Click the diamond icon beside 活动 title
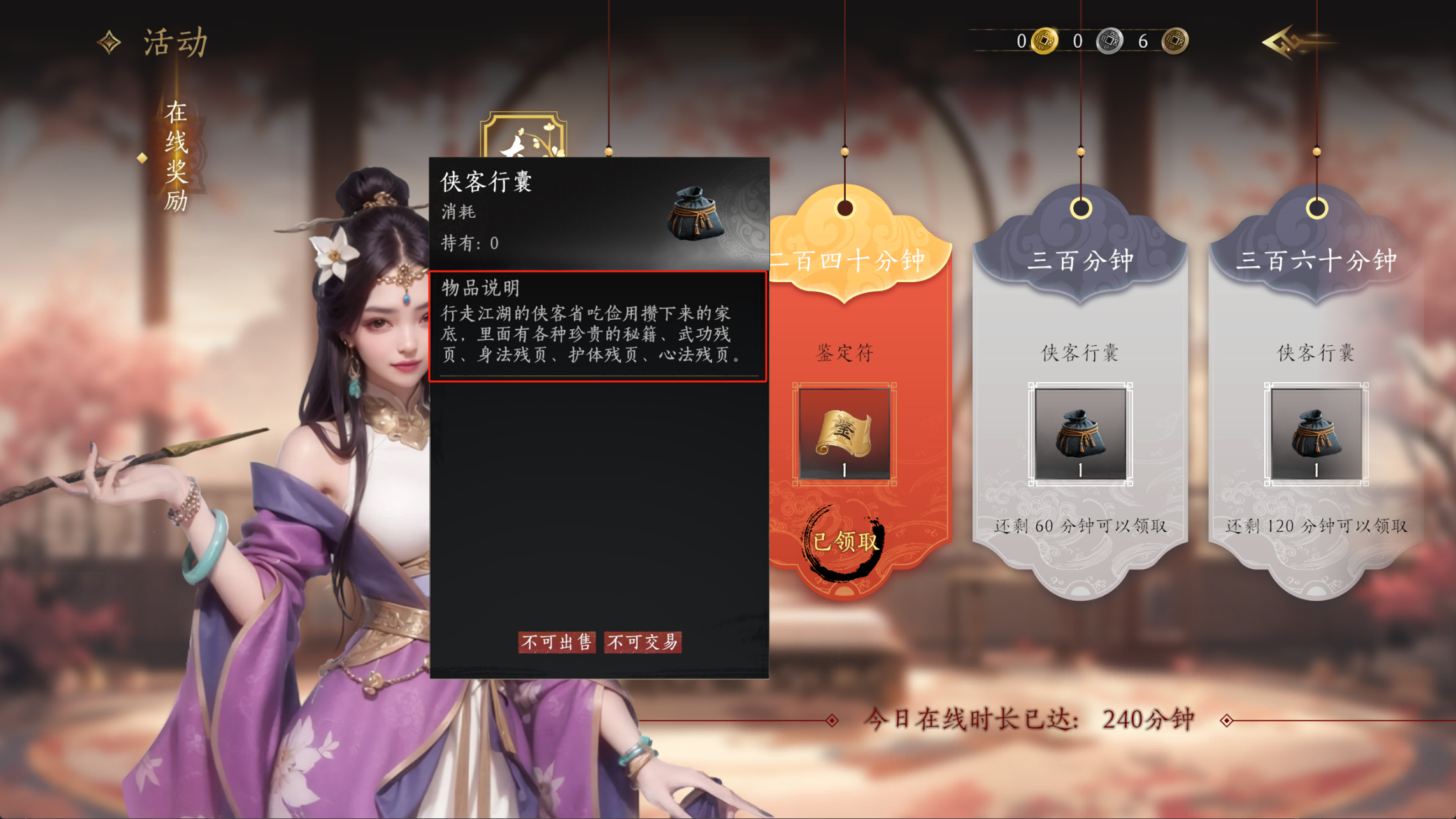The height and width of the screenshot is (819, 1456). 110,42
